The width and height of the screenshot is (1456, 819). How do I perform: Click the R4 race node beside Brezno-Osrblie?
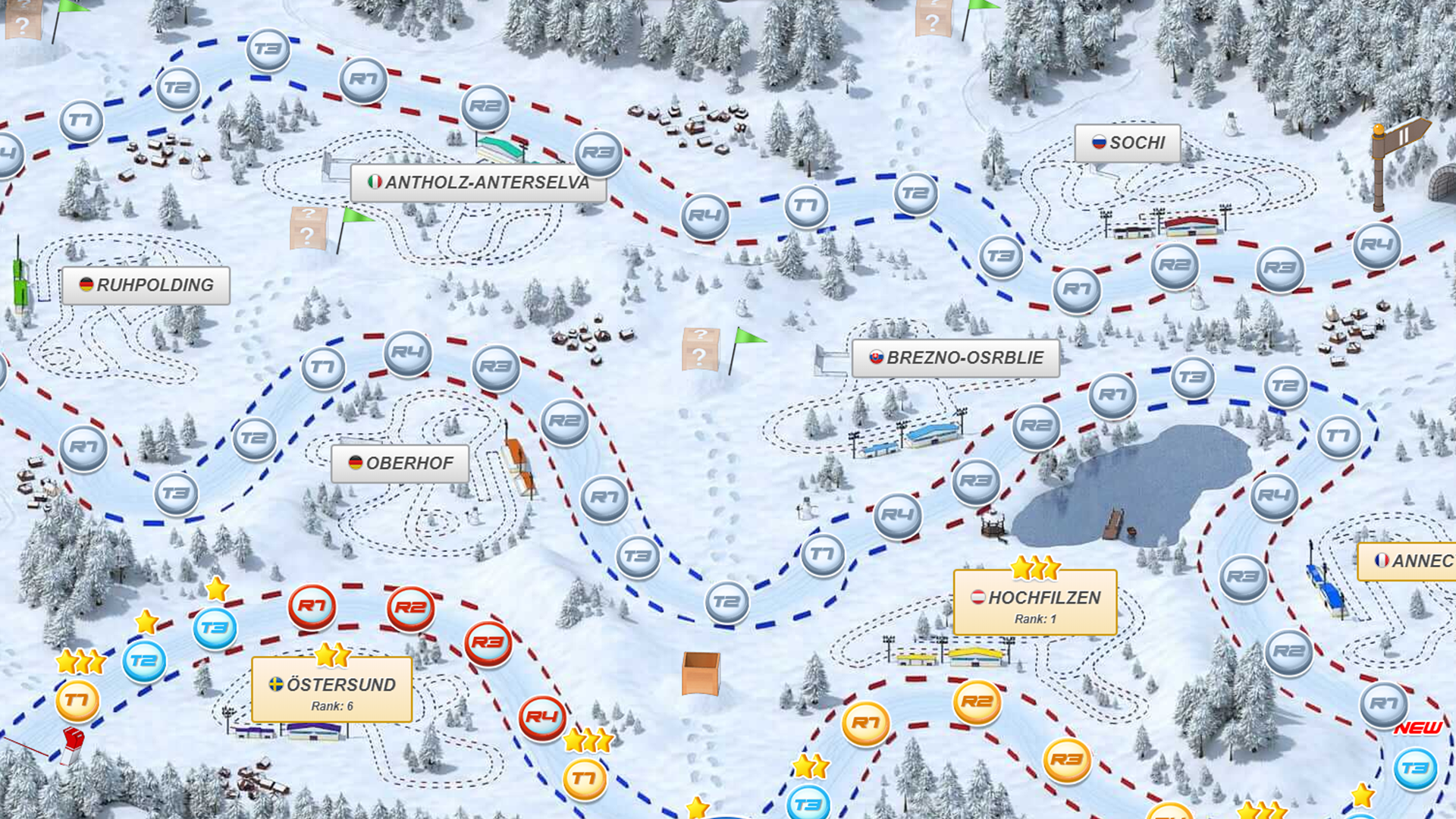tap(897, 516)
